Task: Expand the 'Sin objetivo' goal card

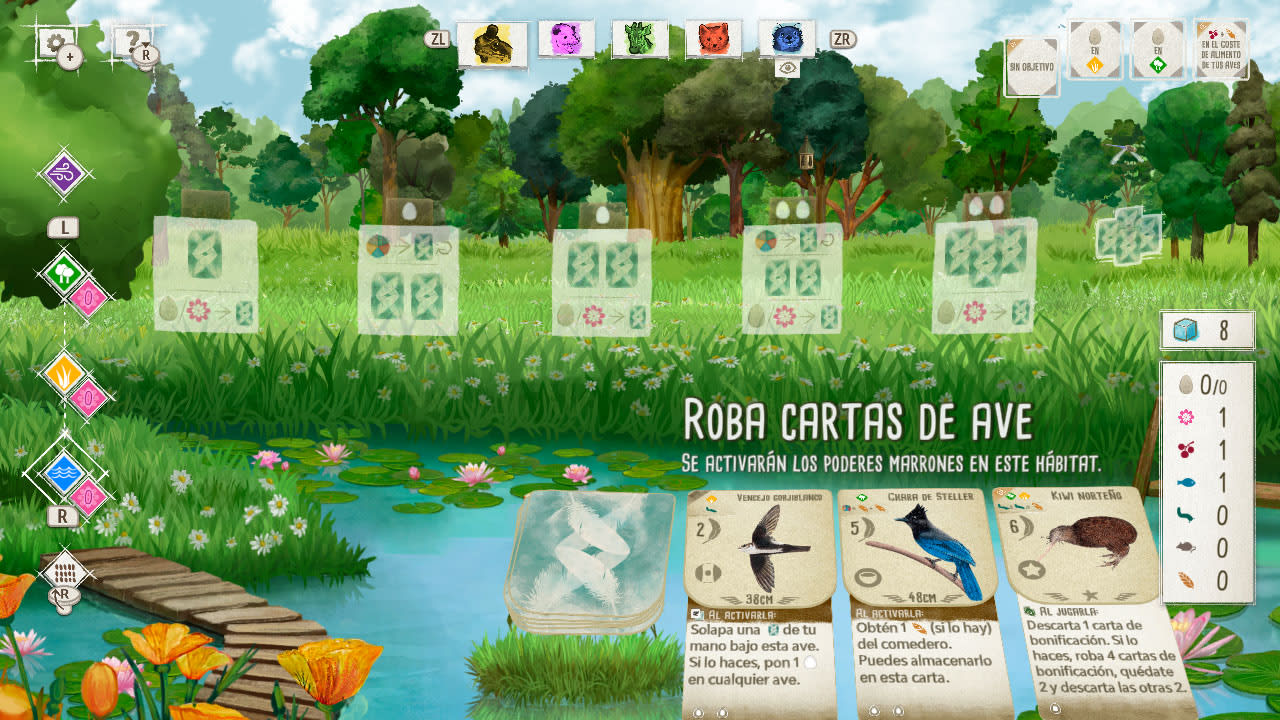Action: point(1030,65)
